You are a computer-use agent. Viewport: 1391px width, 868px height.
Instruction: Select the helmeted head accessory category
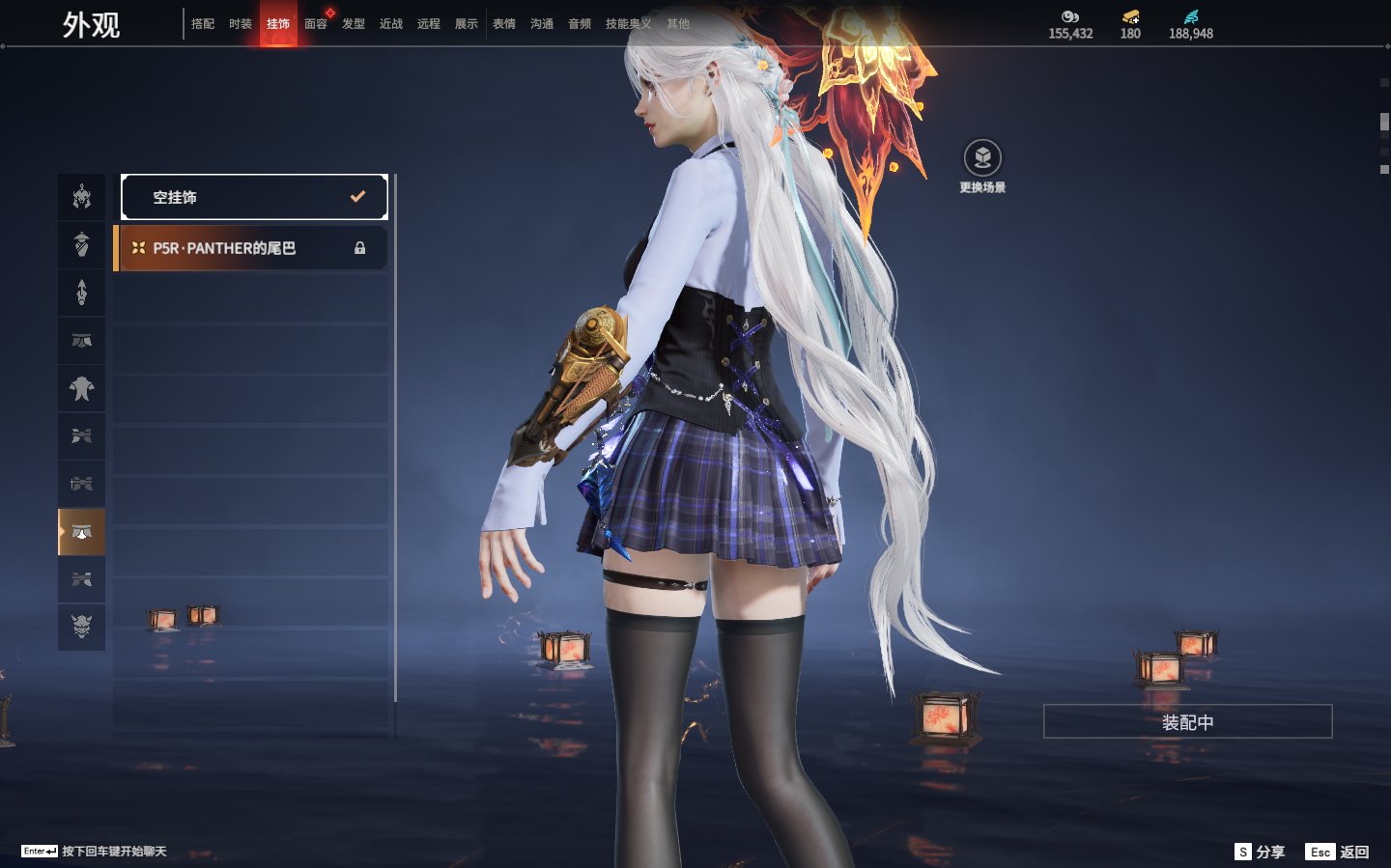coord(82,197)
